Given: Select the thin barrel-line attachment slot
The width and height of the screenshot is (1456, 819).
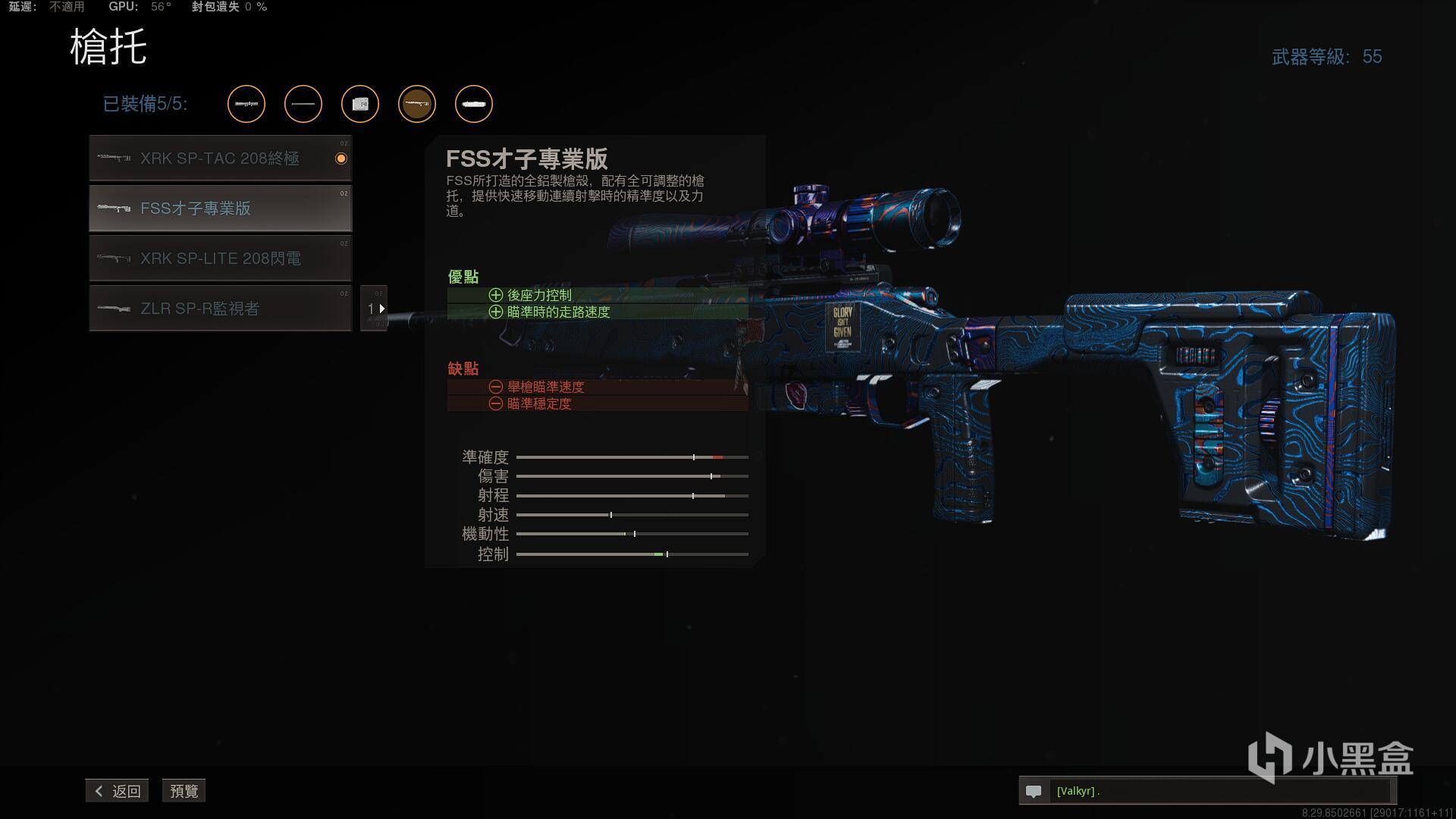Looking at the screenshot, I should pos(303,104).
